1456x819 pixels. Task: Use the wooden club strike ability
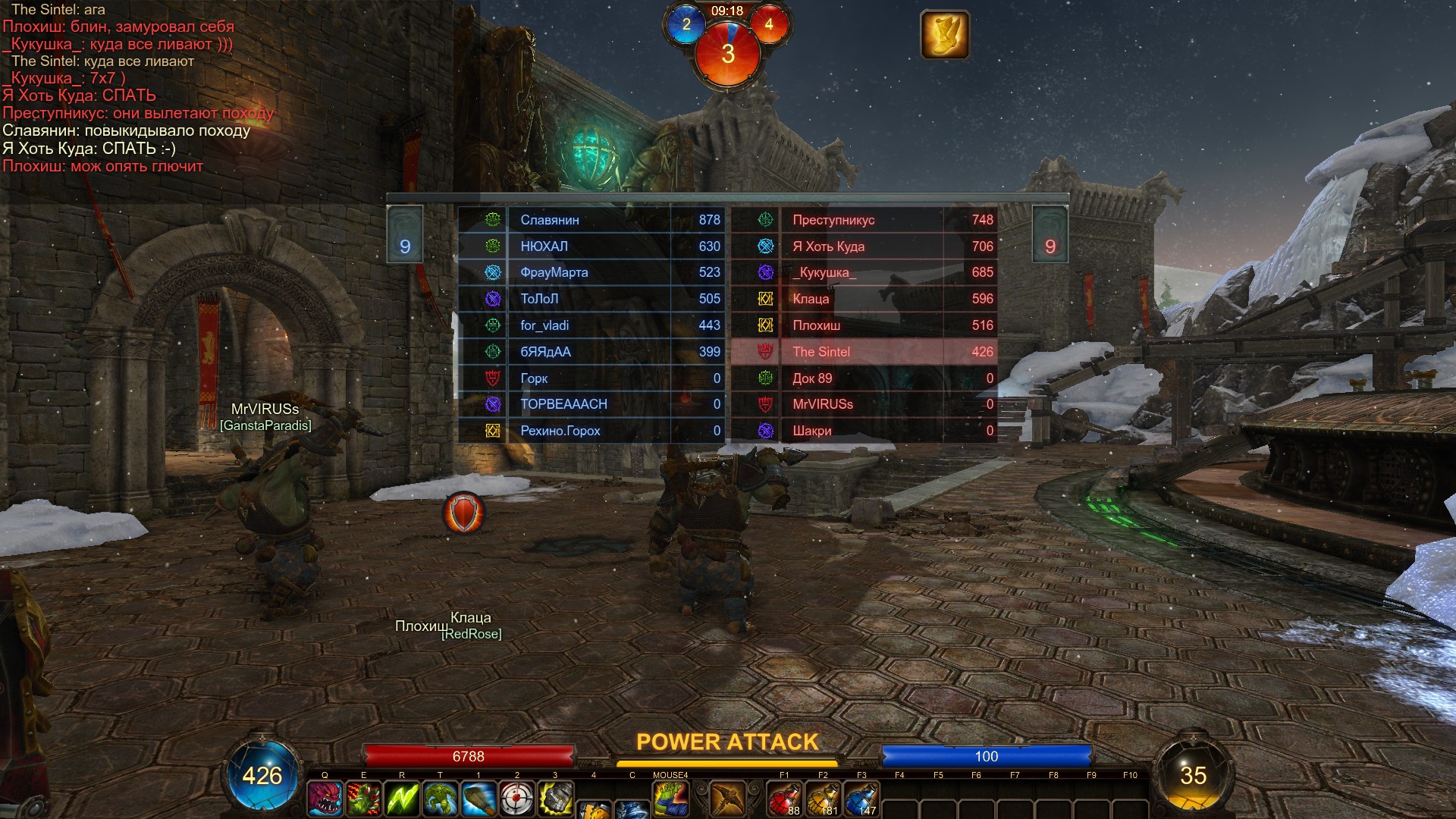point(479,799)
